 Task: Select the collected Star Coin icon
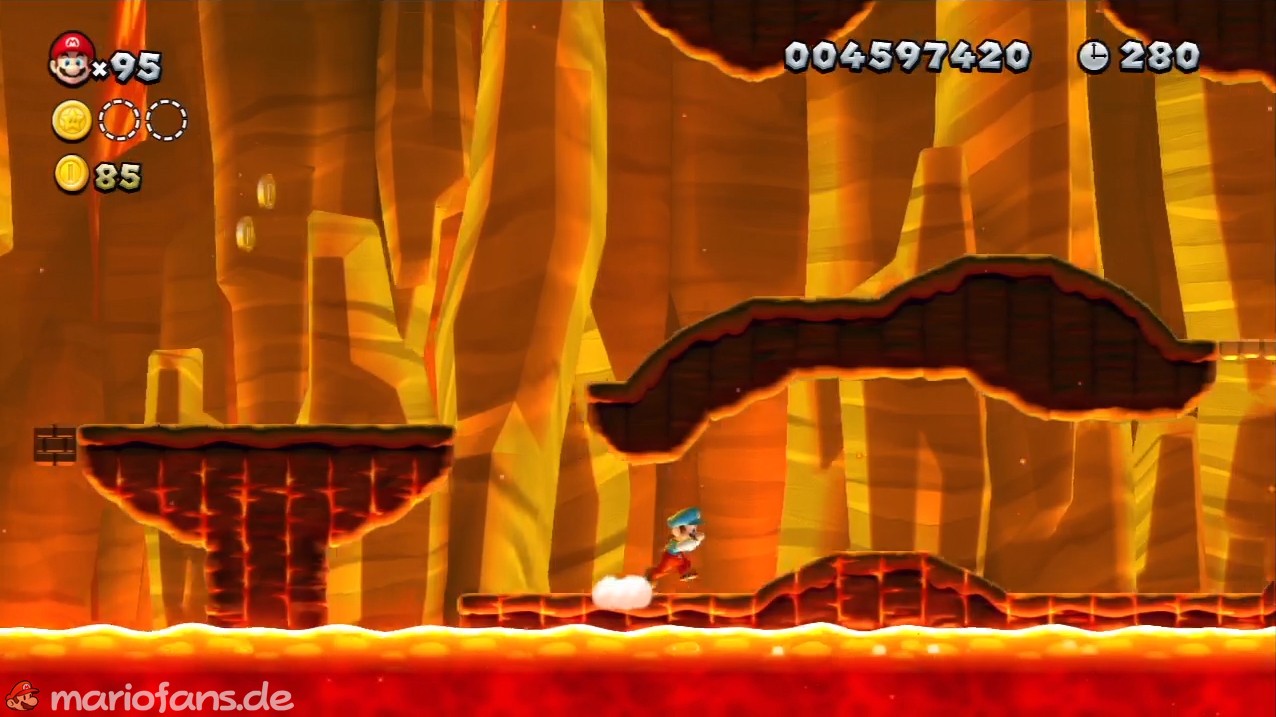[72, 121]
